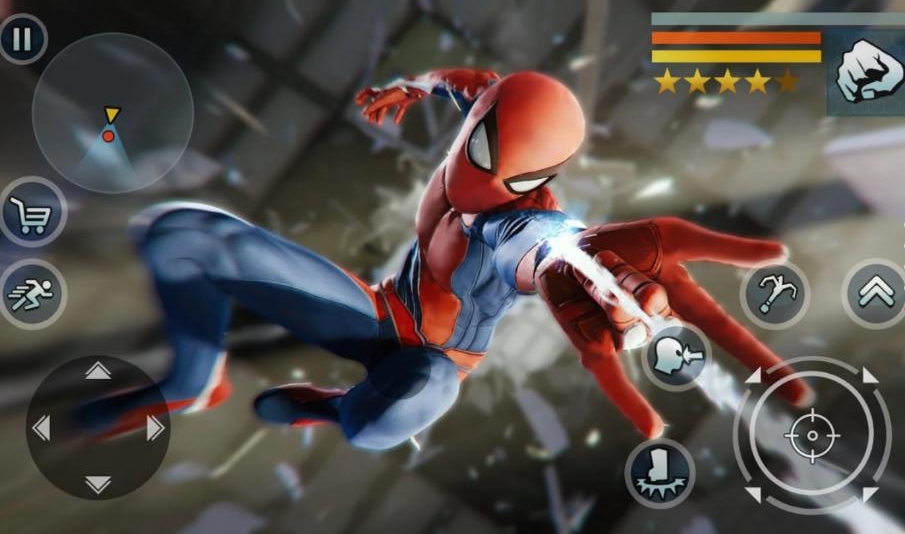
Task: Open the circular minimap
Action: 112,113
